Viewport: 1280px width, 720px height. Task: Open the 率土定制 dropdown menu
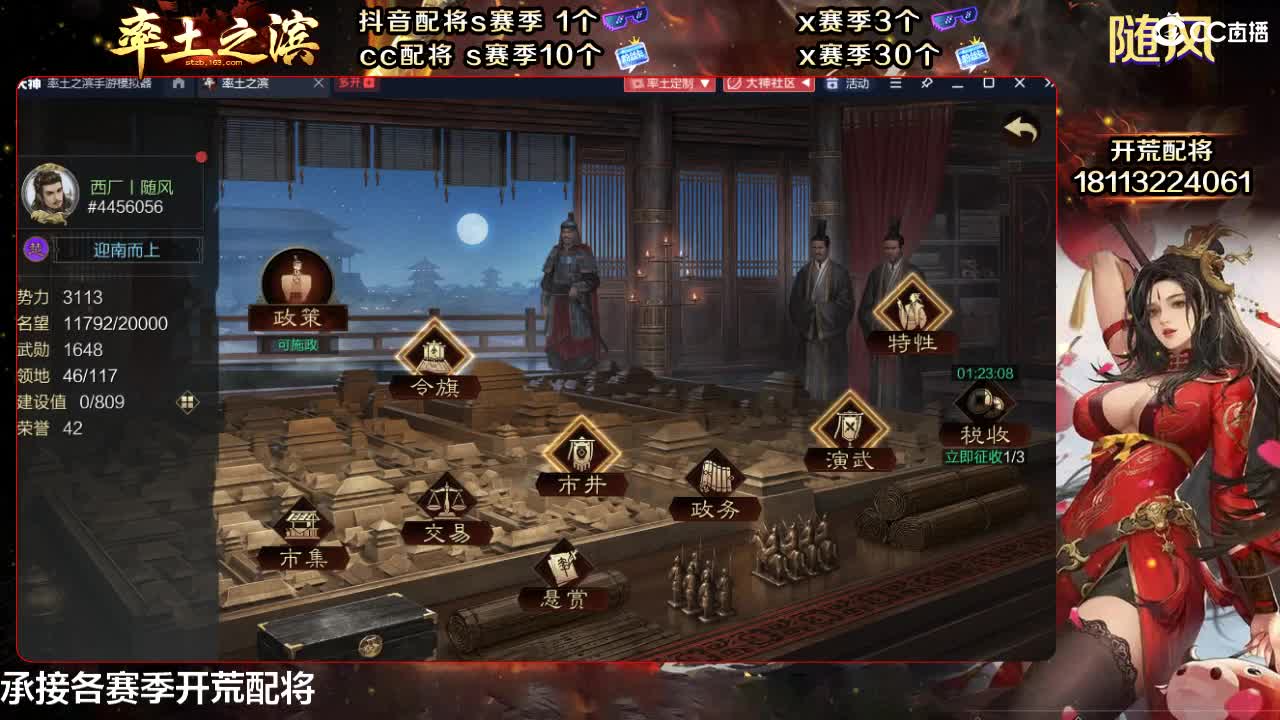tap(668, 84)
